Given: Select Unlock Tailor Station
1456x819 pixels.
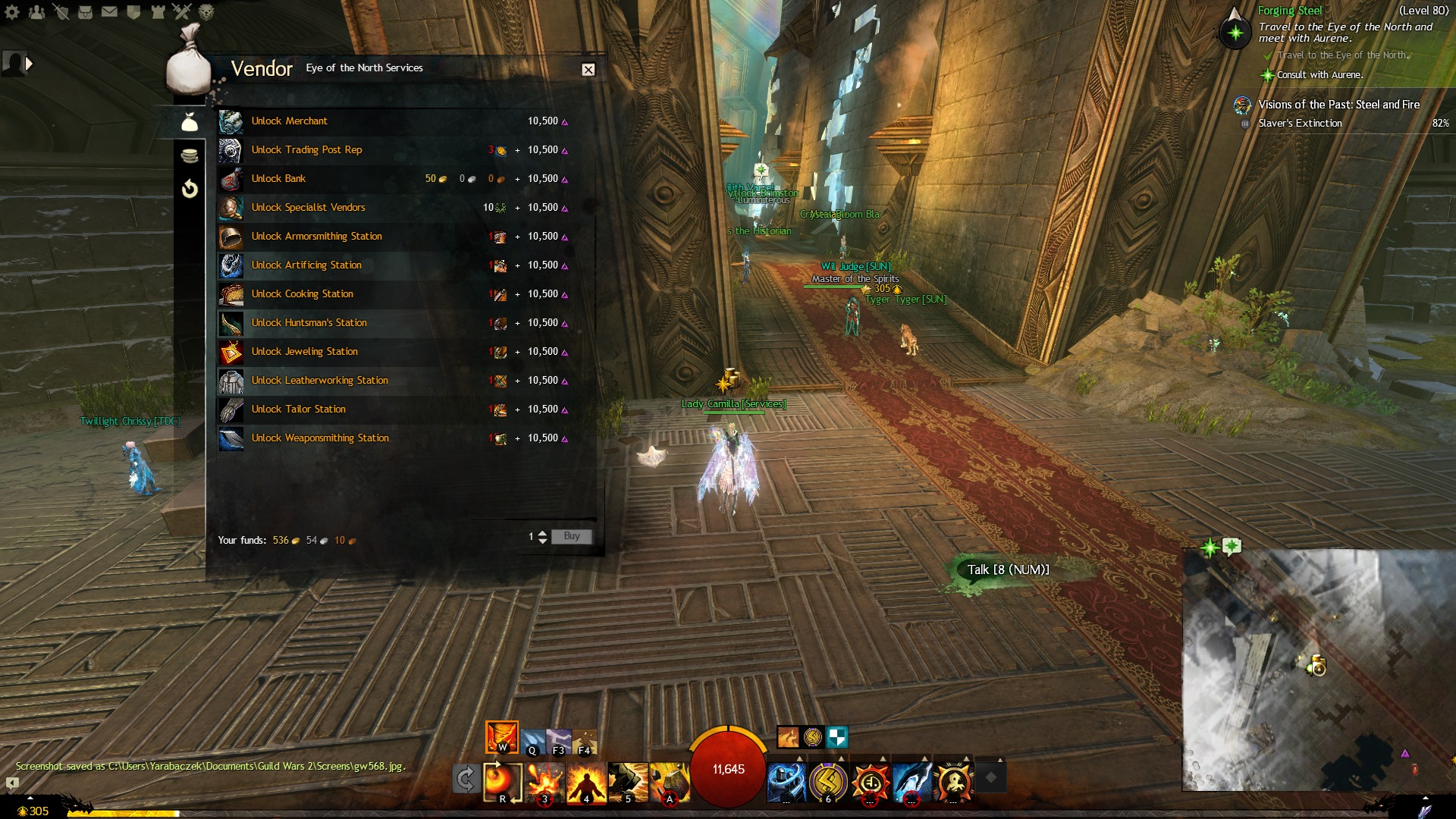Looking at the screenshot, I should coord(298,409).
